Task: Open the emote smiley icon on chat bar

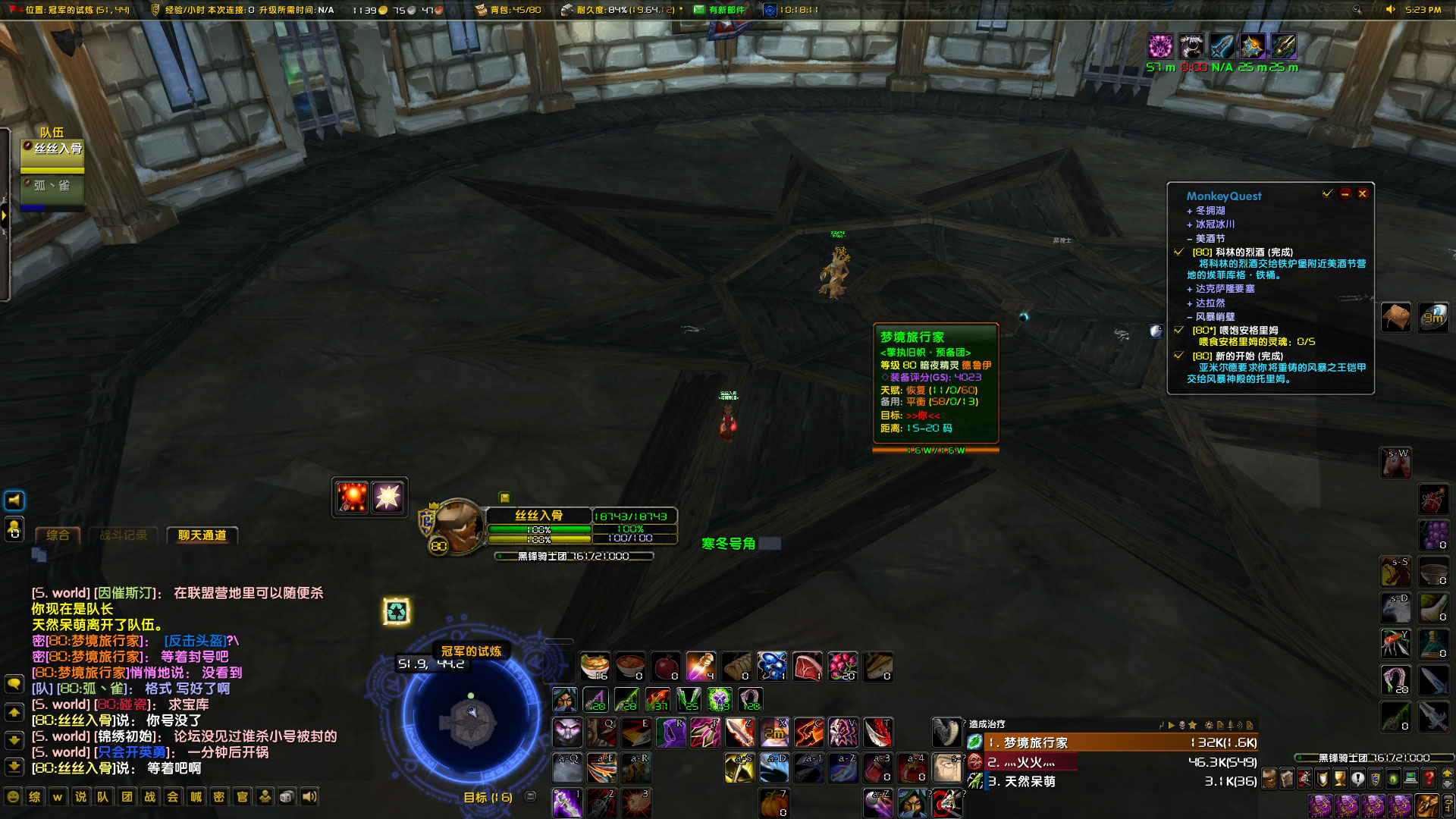Action: pos(14,797)
